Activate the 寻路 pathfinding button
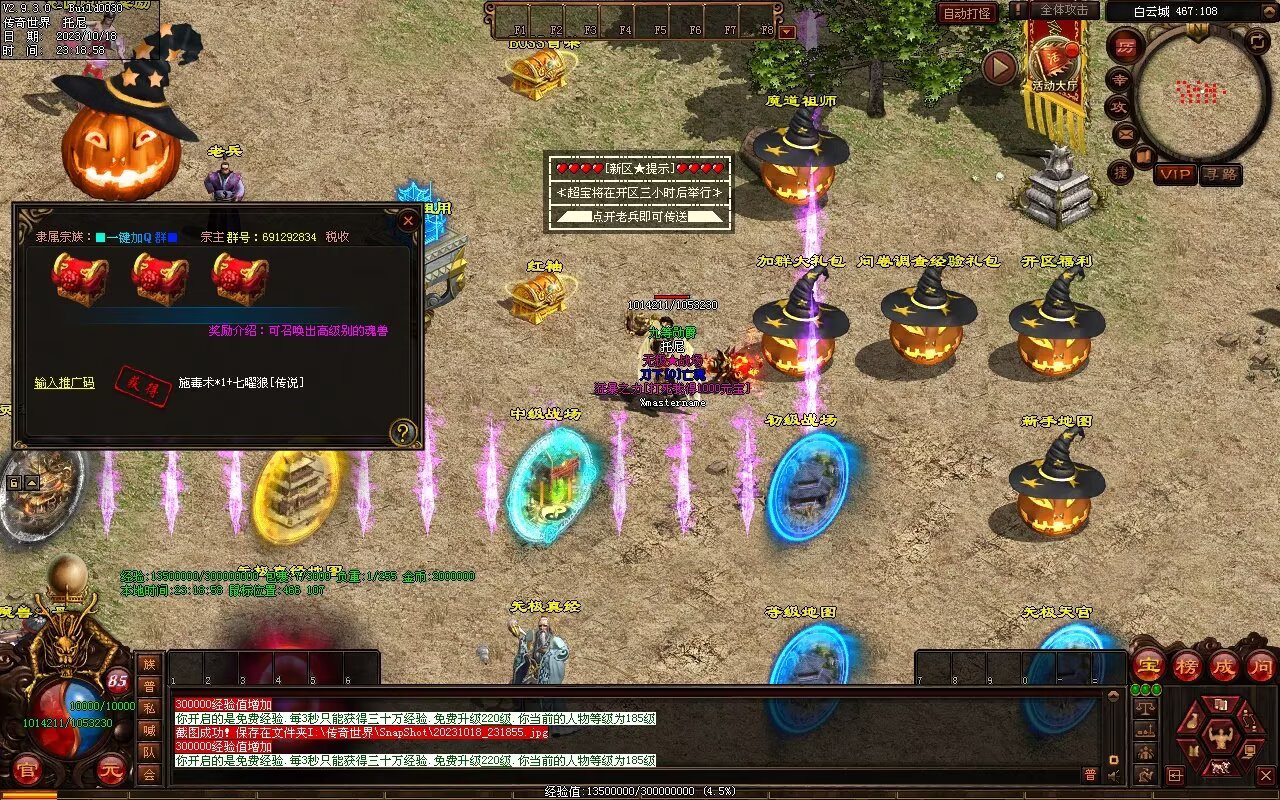Screen dimensions: 1280x800 click(x=1220, y=174)
